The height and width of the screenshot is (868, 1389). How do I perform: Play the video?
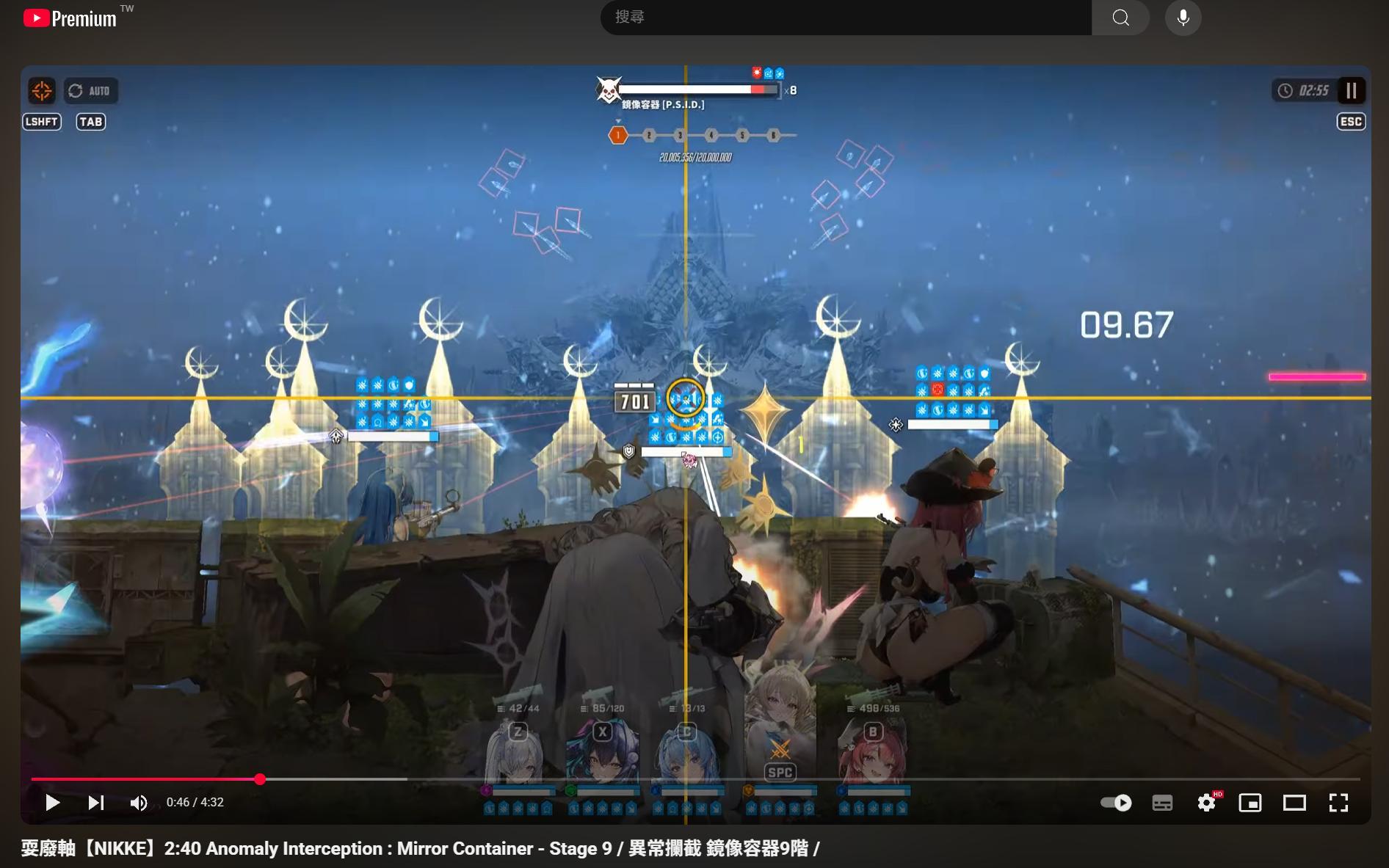(52, 803)
